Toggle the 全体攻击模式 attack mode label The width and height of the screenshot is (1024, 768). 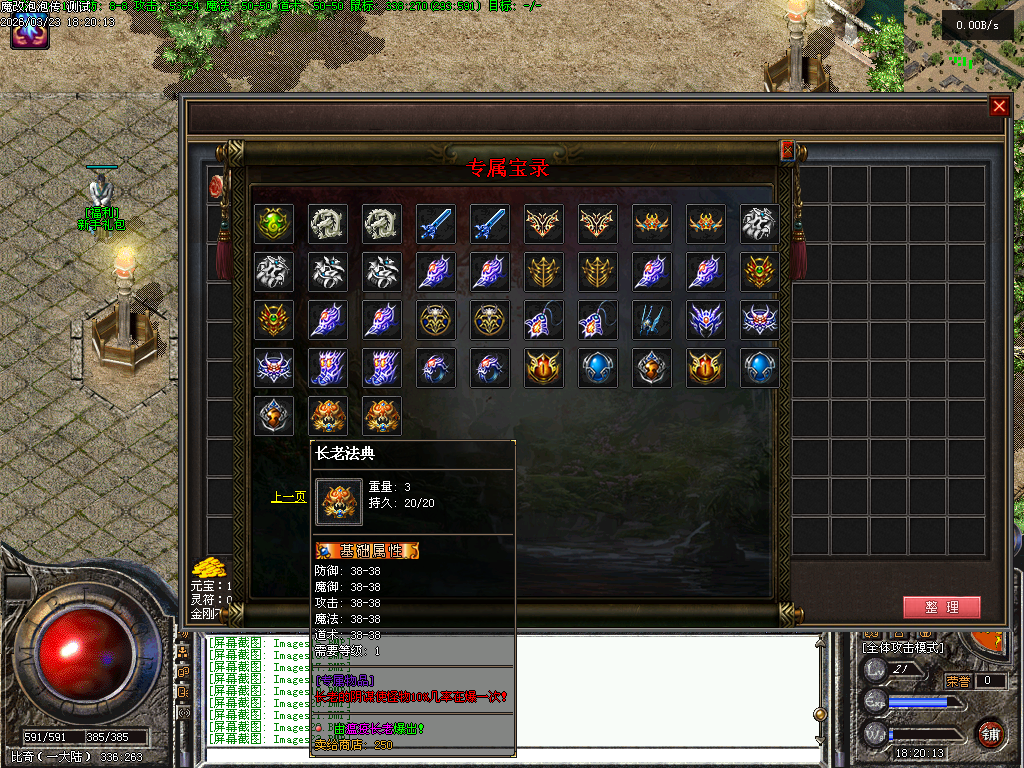click(903, 648)
